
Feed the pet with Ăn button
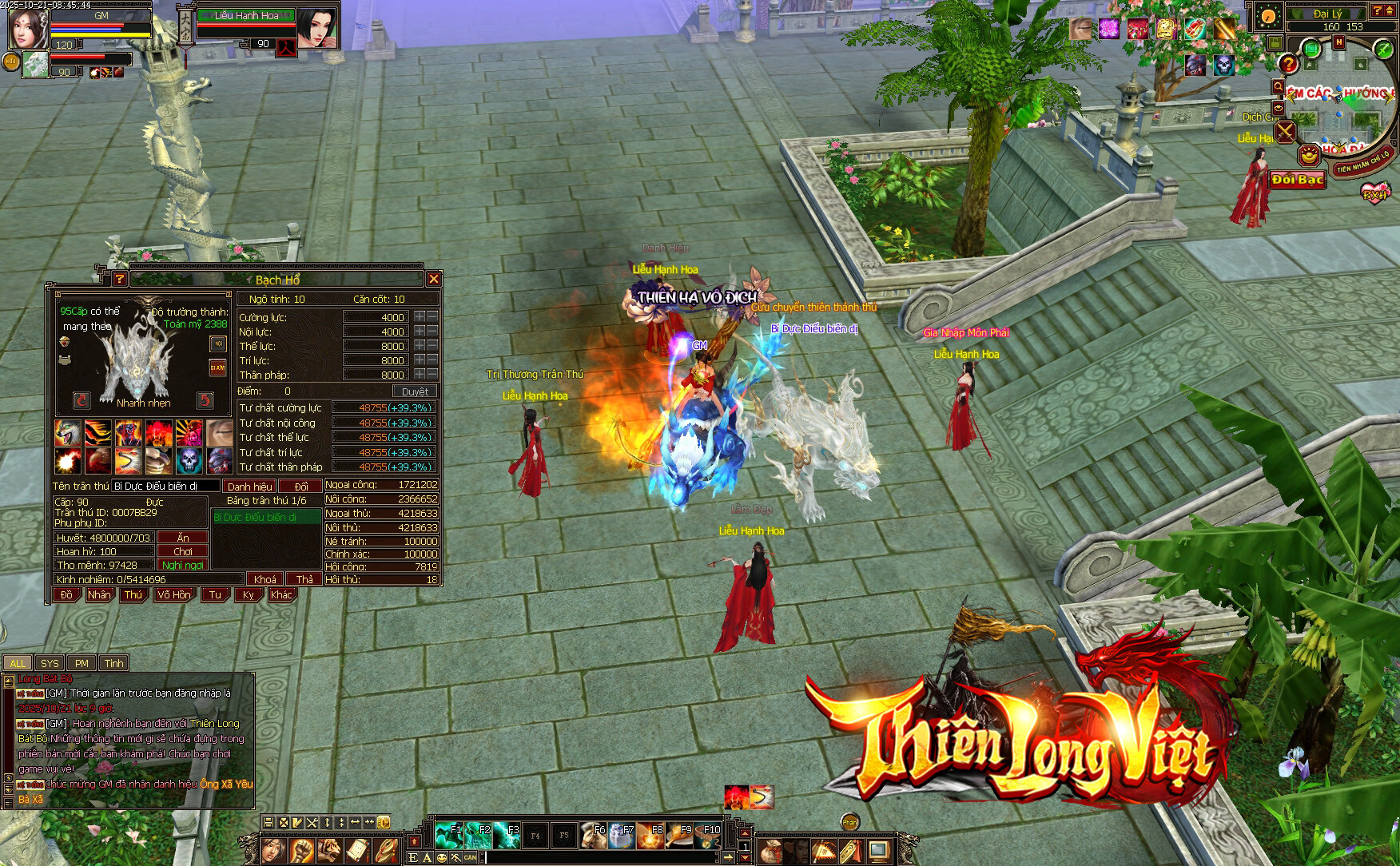pos(183,538)
